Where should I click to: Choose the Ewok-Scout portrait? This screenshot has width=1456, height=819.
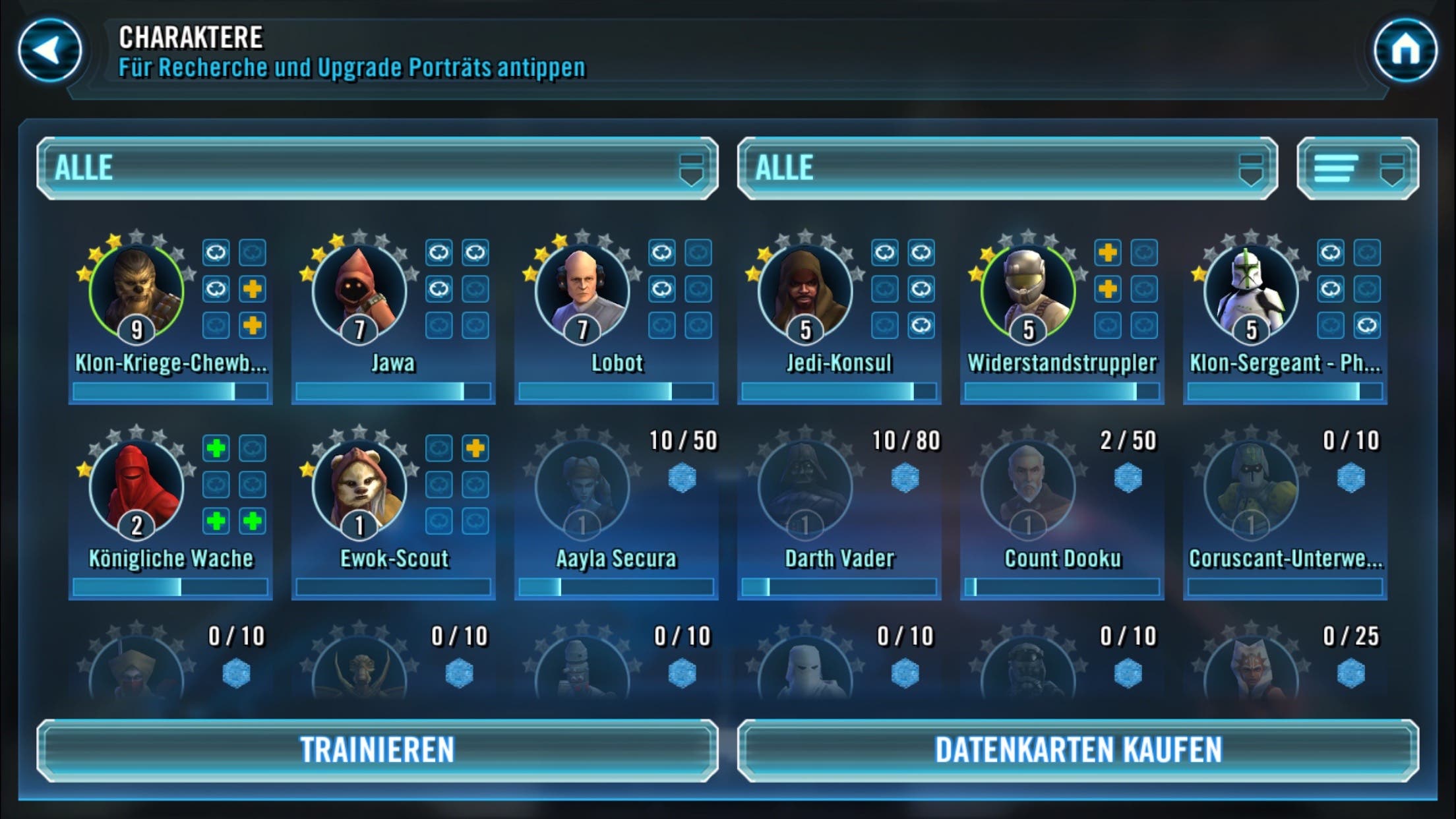[x=359, y=488]
